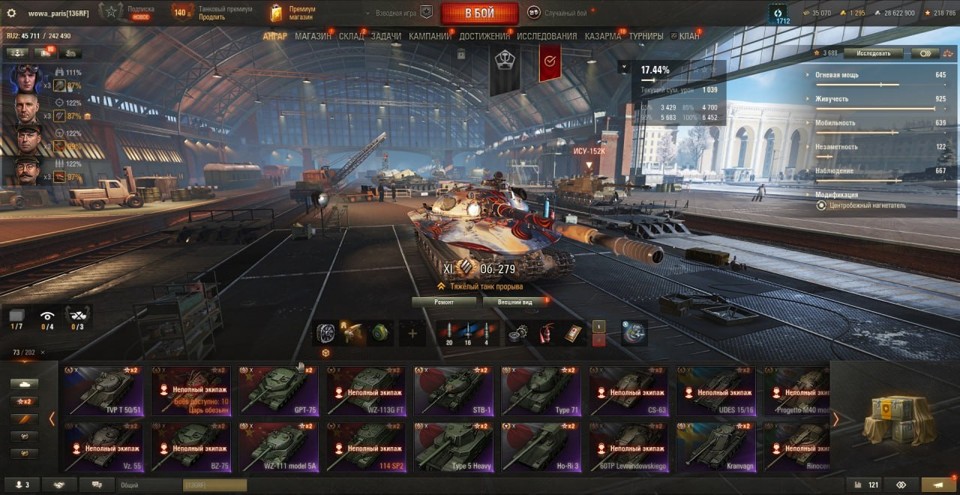Image resolution: width=960 pixels, height=495 pixels.
Task: Open the МАГАЗИН tab
Action: (313, 36)
